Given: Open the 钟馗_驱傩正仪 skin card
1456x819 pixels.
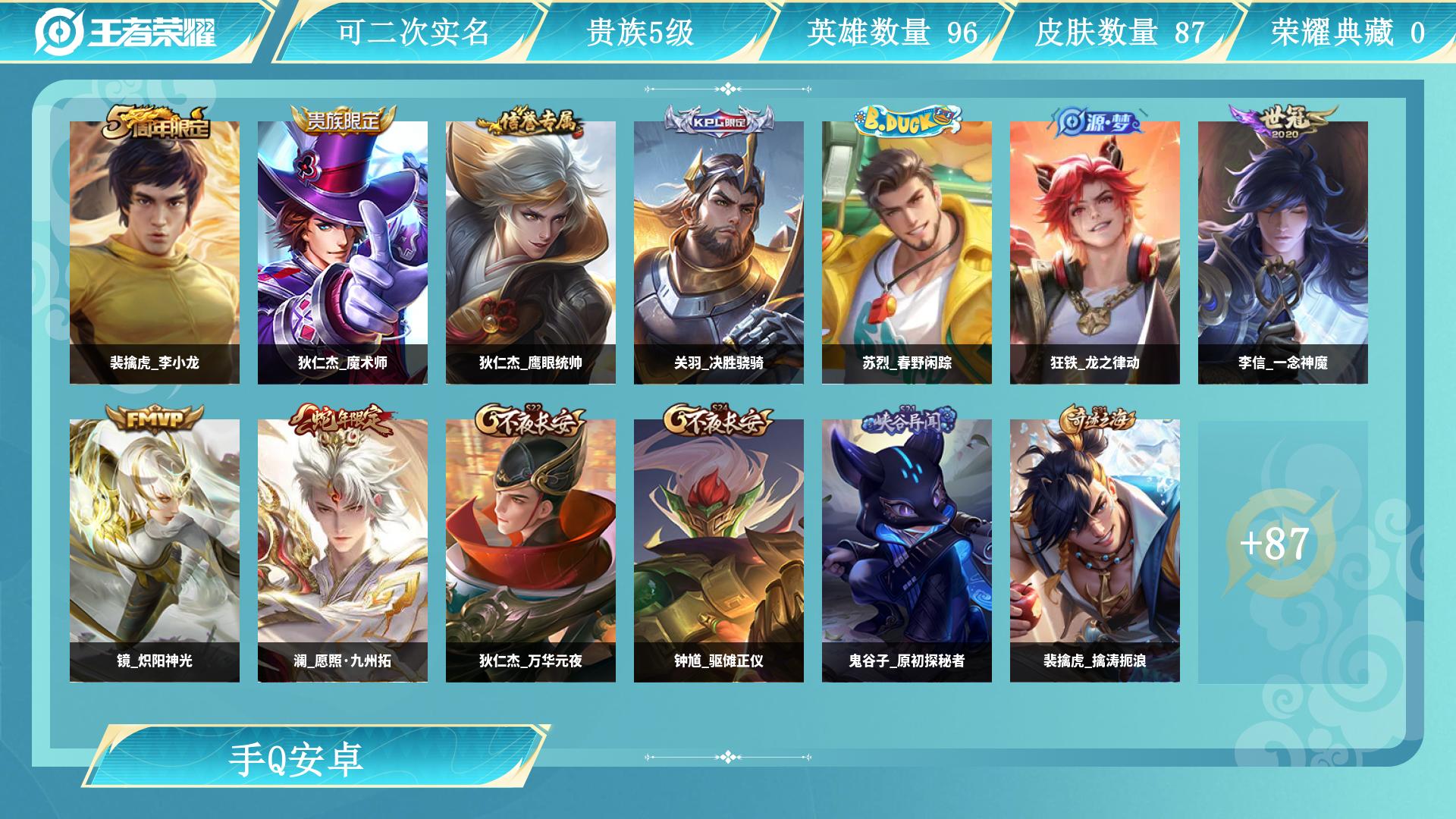Looking at the screenshot, I should click(719, 551).
